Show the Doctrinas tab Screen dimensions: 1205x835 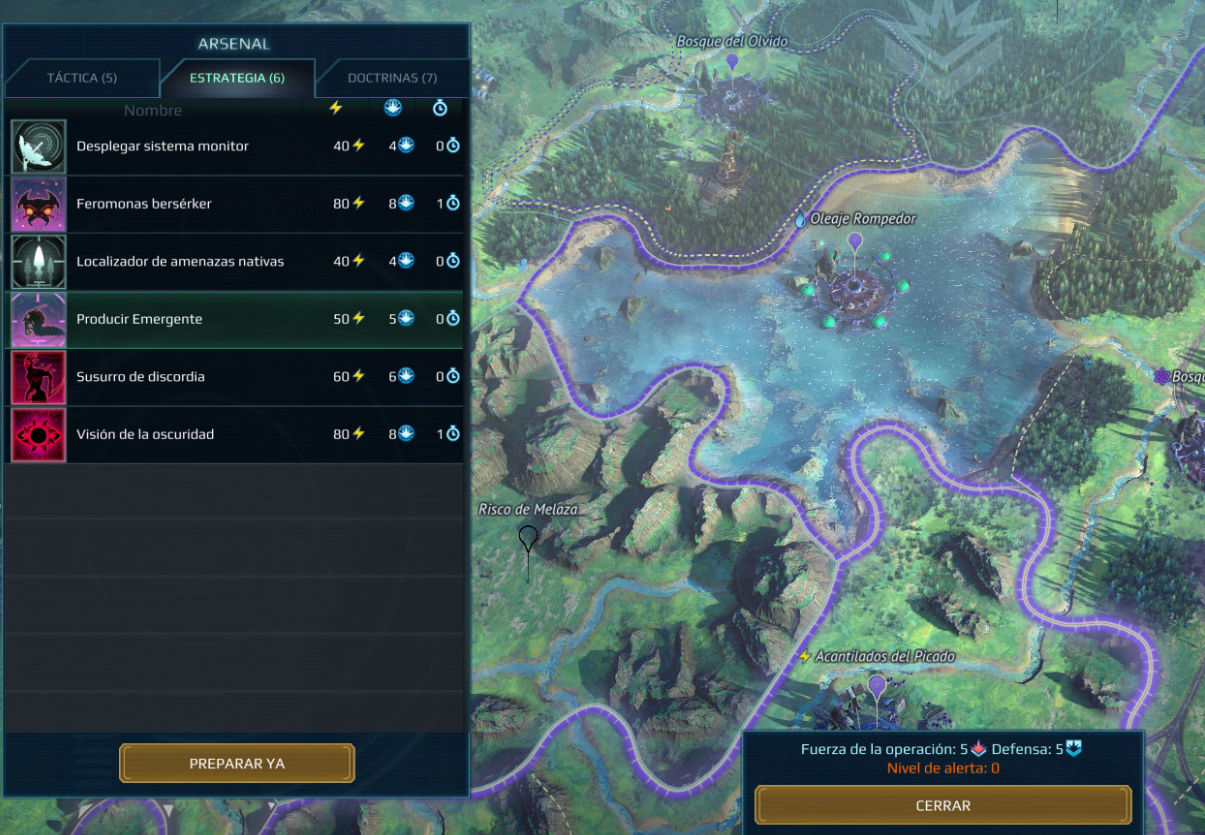(x=392, y=78)
